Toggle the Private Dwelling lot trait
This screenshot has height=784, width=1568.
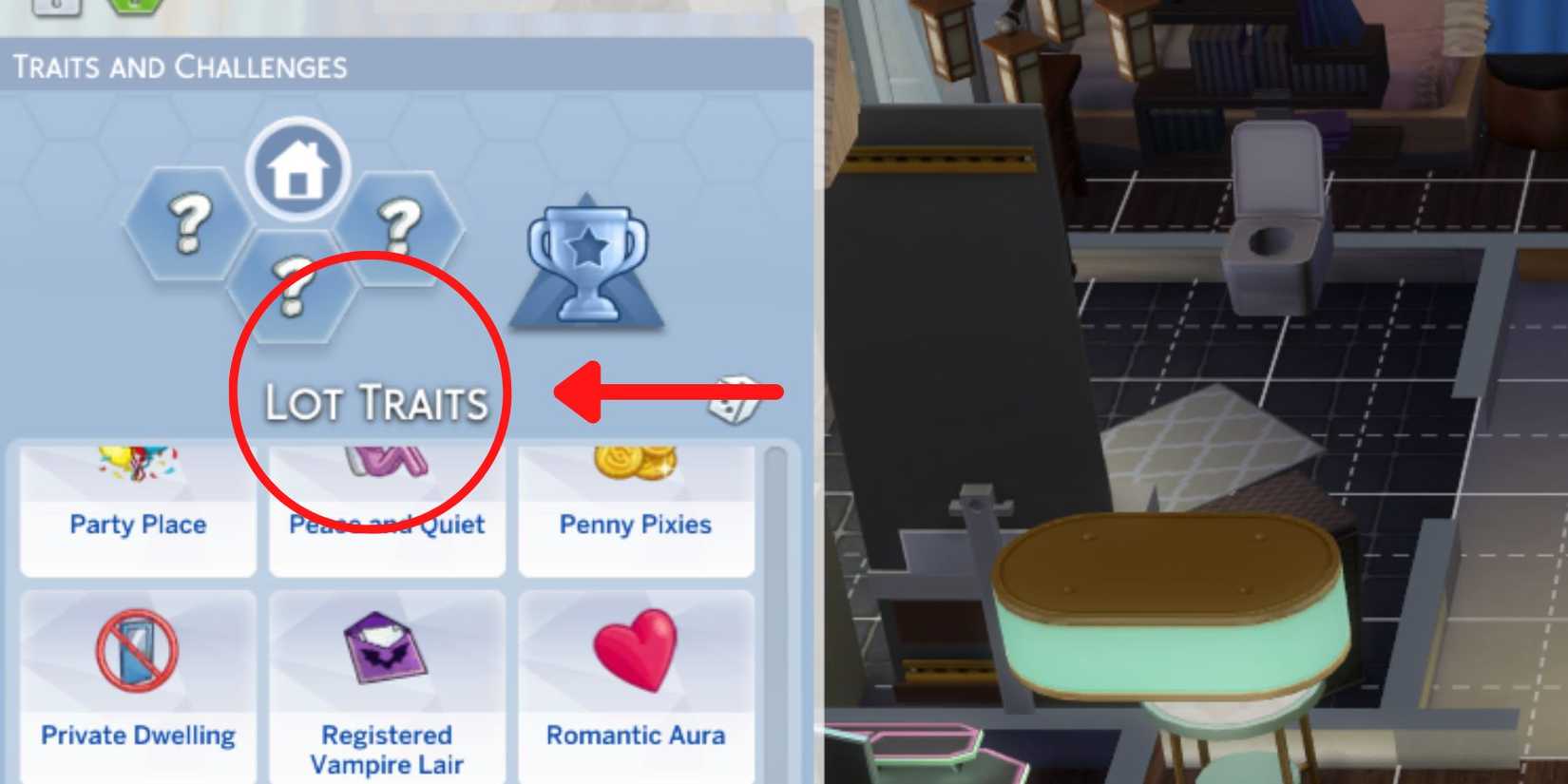(x=136, y=679)
